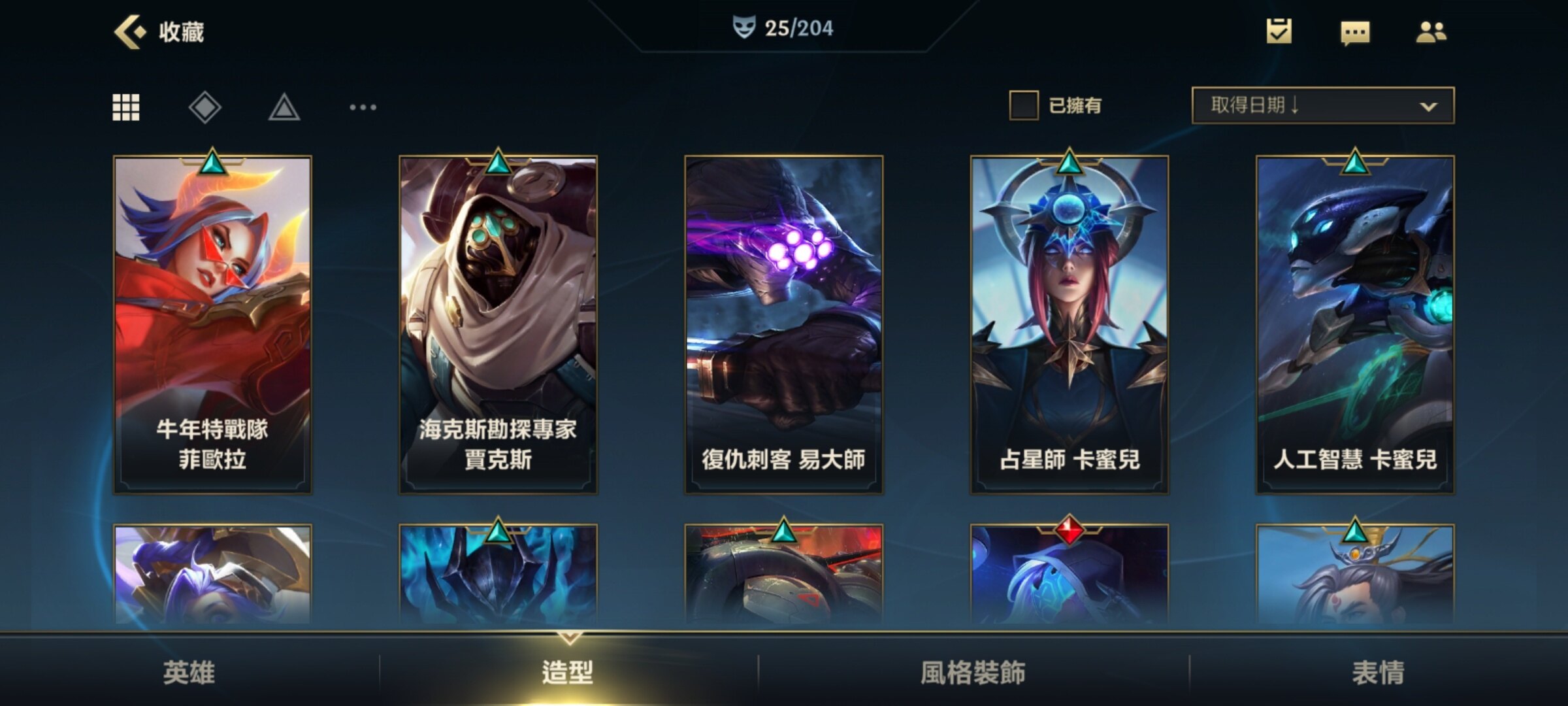Select the grid view filter
1568x706 pixels.
point(126,107)
